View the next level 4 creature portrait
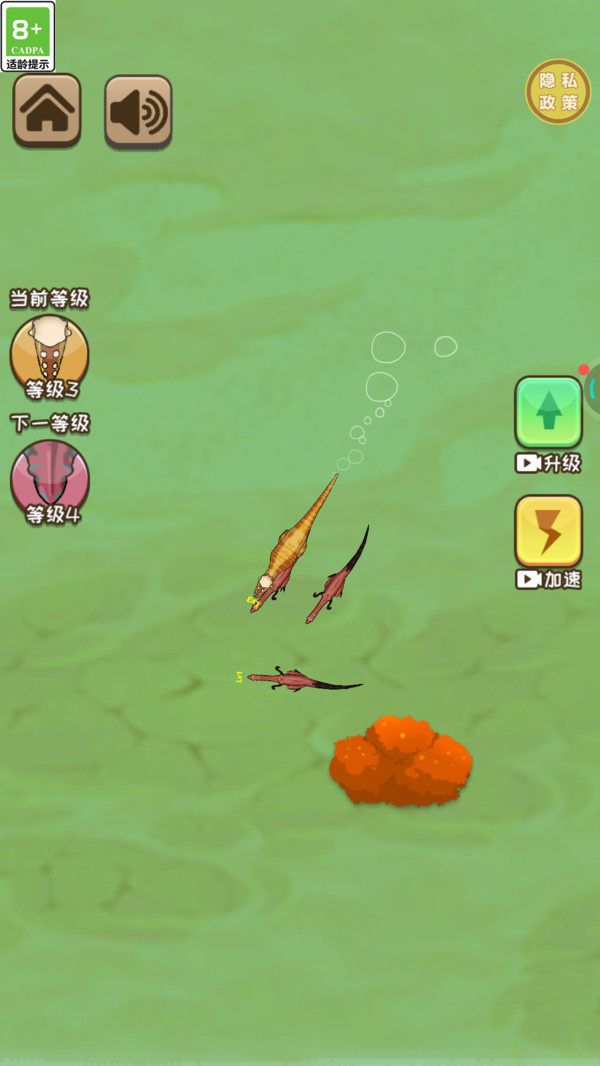600x1066 pixels. click(x=50, y=478)
